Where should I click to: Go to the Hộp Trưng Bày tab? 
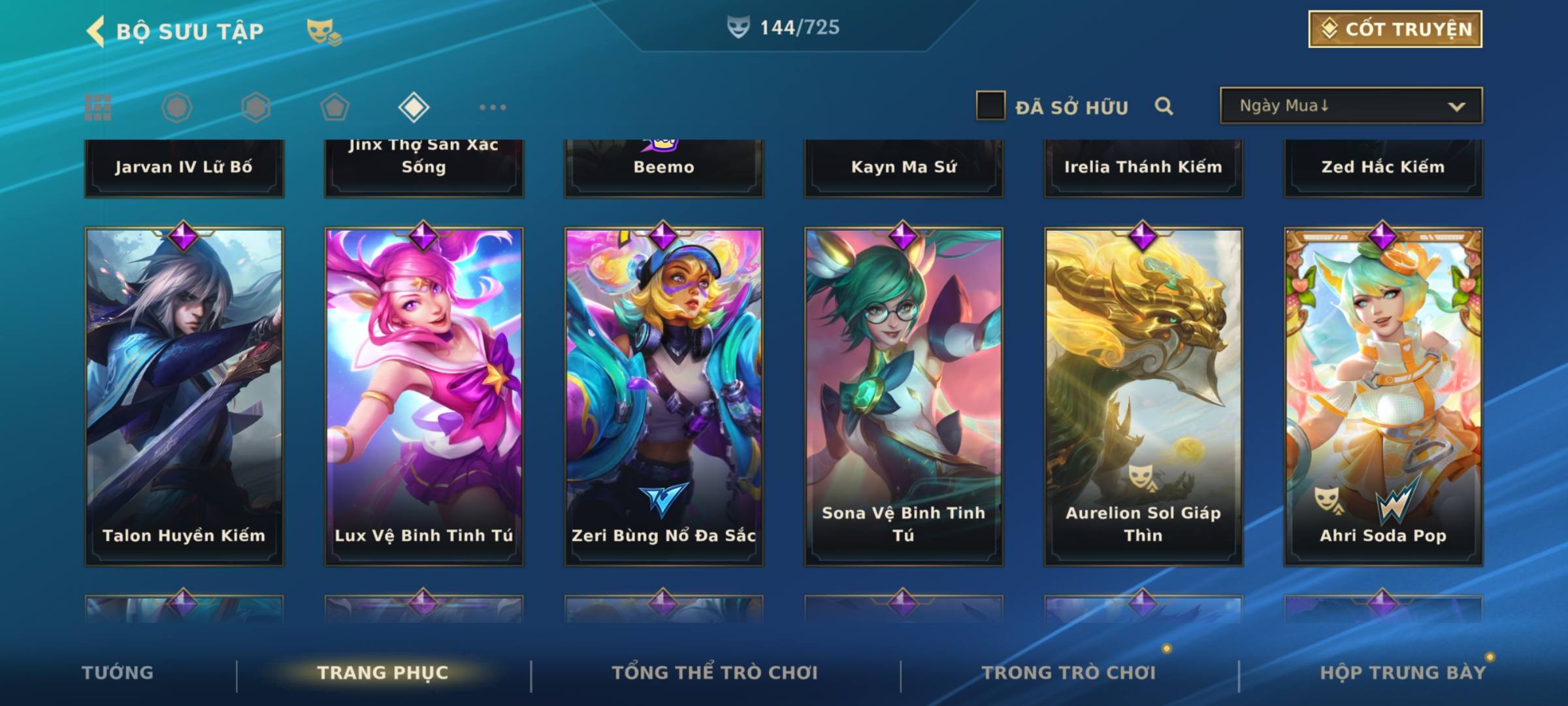pos(1403,673)
